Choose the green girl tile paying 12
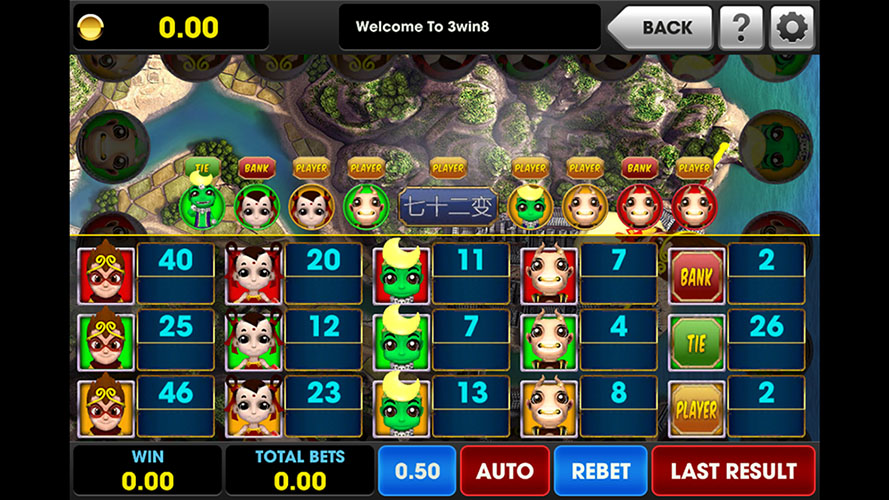889x500 pixels. pyautogui.click(x=252, y=342)
